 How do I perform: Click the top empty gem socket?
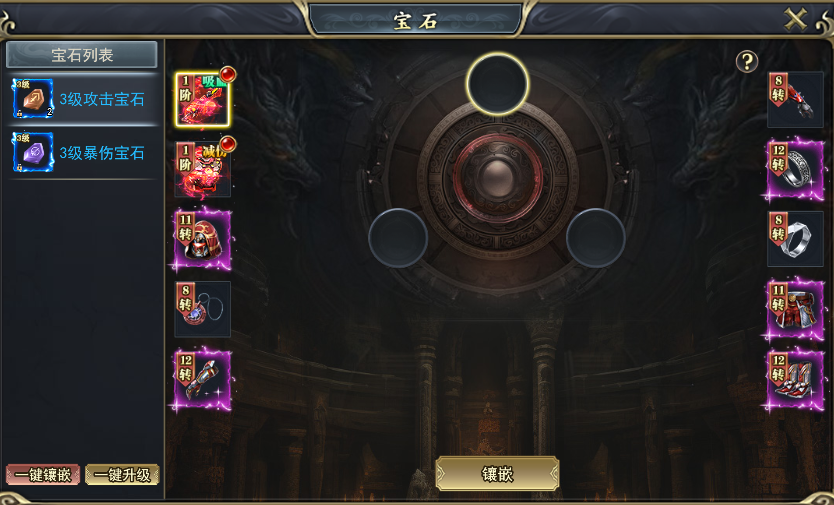click(497, 83)
